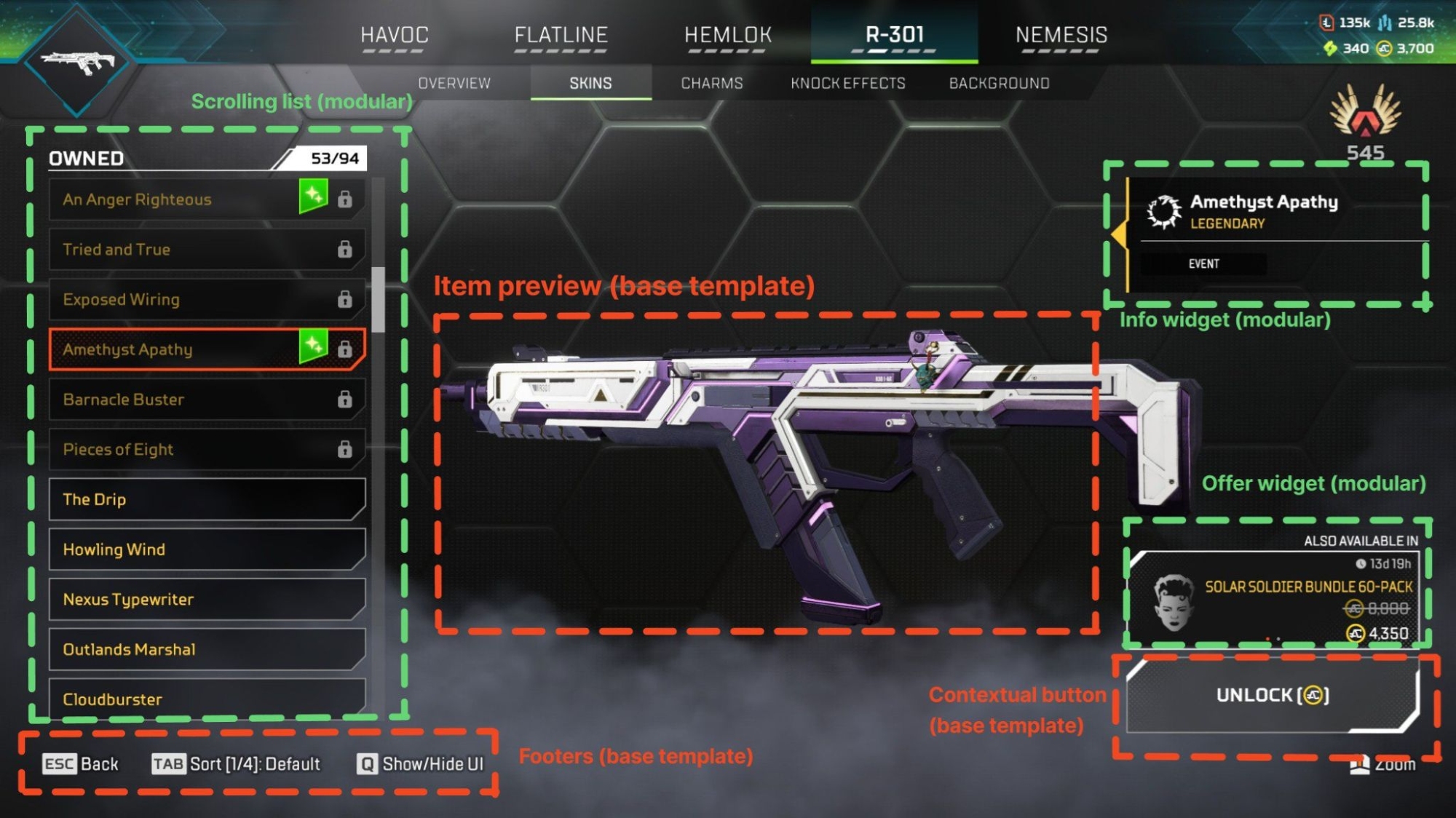Switch to the HAVOC weapon tab
The image size is (1456, 818).
[x=395, y=35]
